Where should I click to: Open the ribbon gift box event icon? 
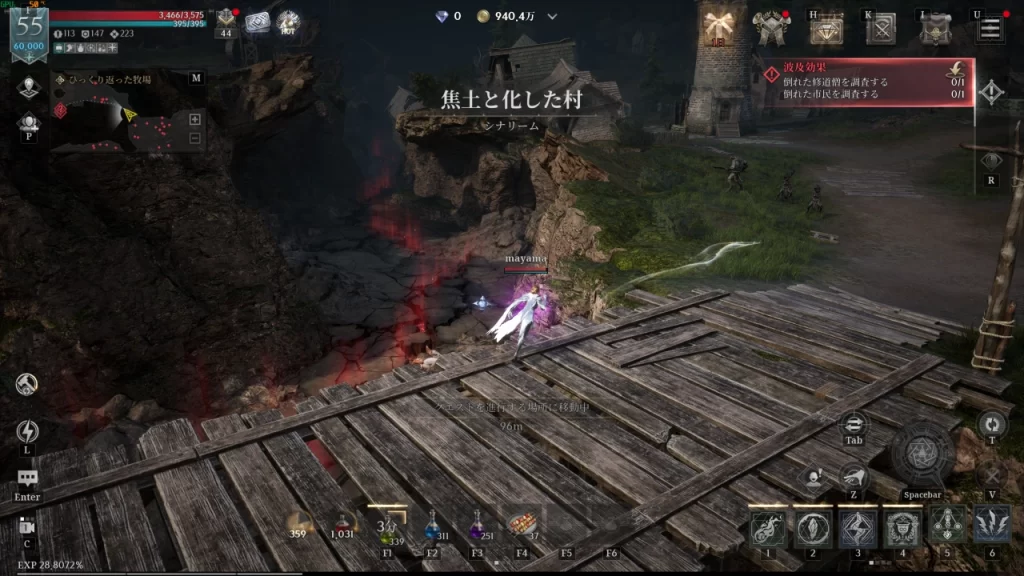[x=717, y=27]
